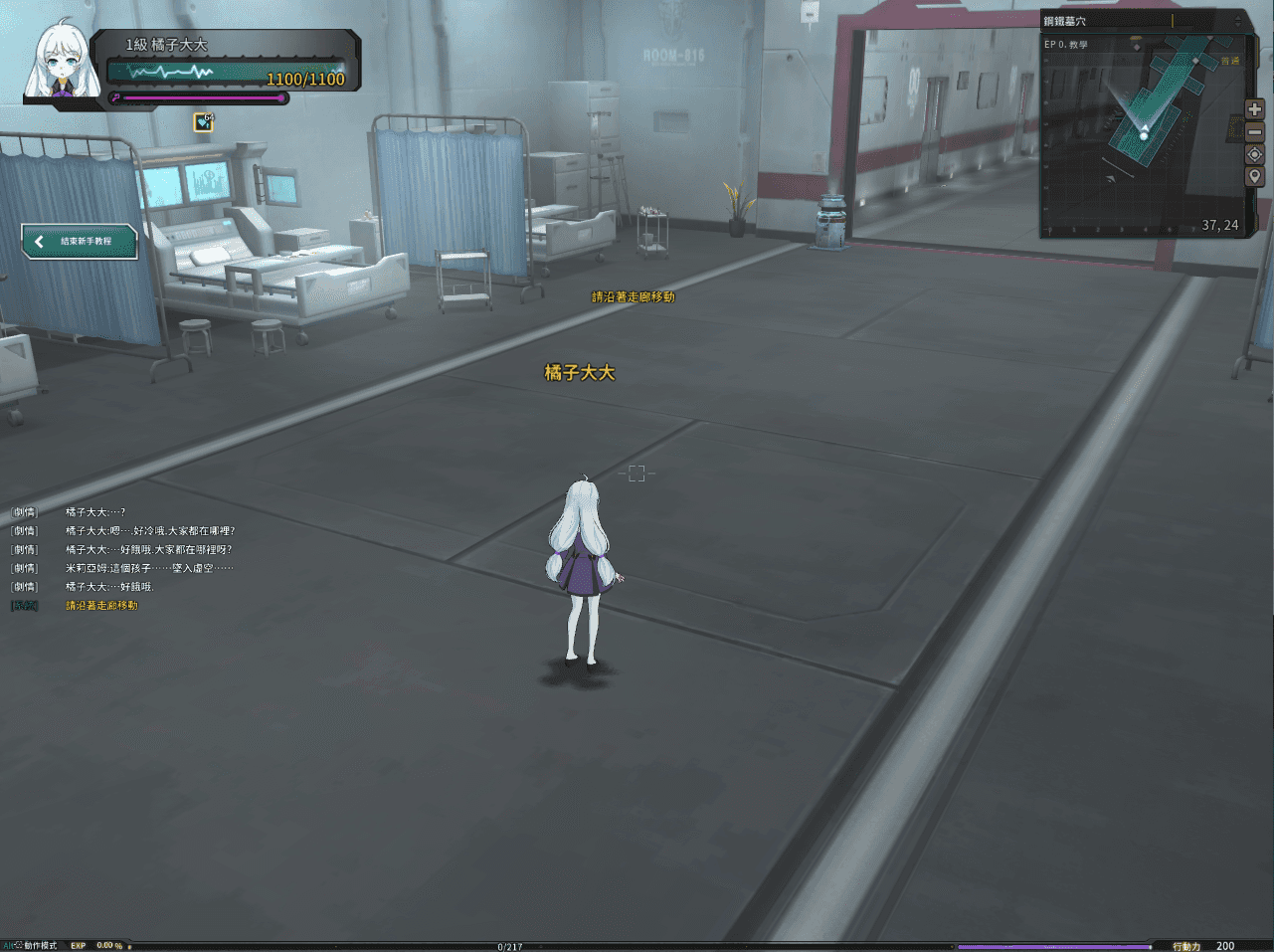Toggle the minimap header up-down arrows
This screenshot has height=952, width=1274.
pos(1238,21)
